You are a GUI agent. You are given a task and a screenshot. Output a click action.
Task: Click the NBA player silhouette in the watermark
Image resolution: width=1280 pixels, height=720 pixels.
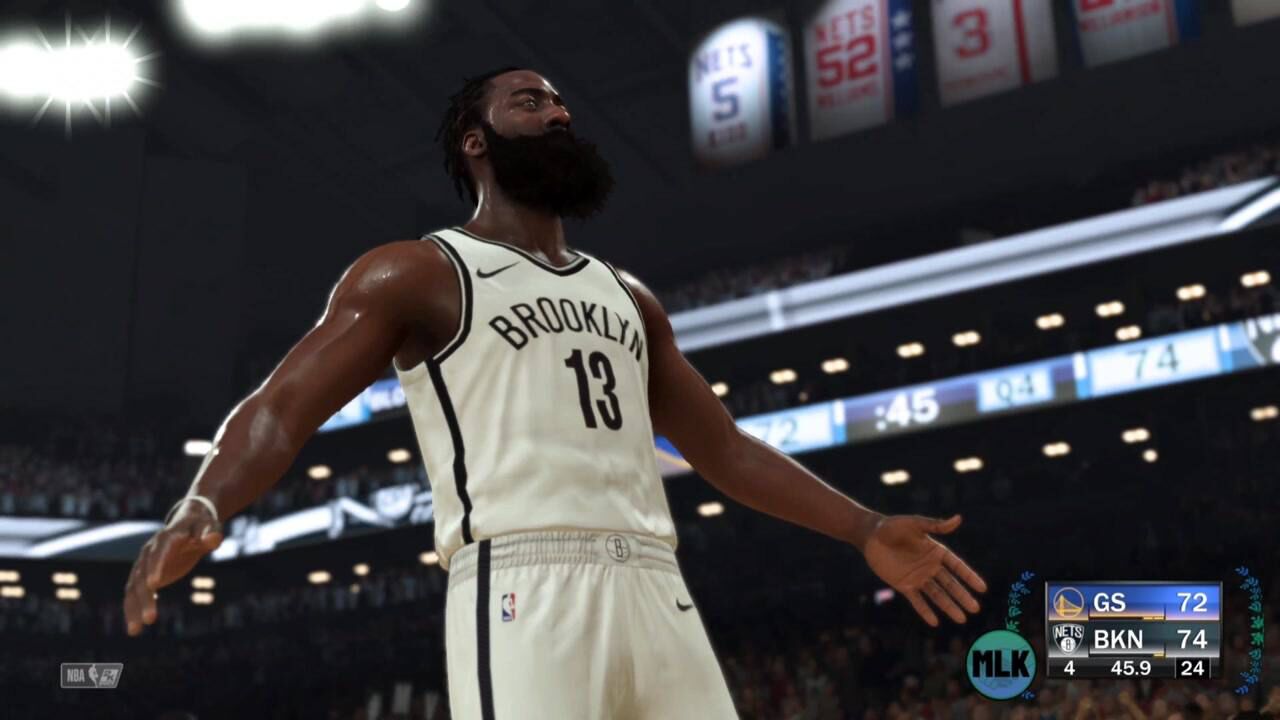[x=94, y=673]
